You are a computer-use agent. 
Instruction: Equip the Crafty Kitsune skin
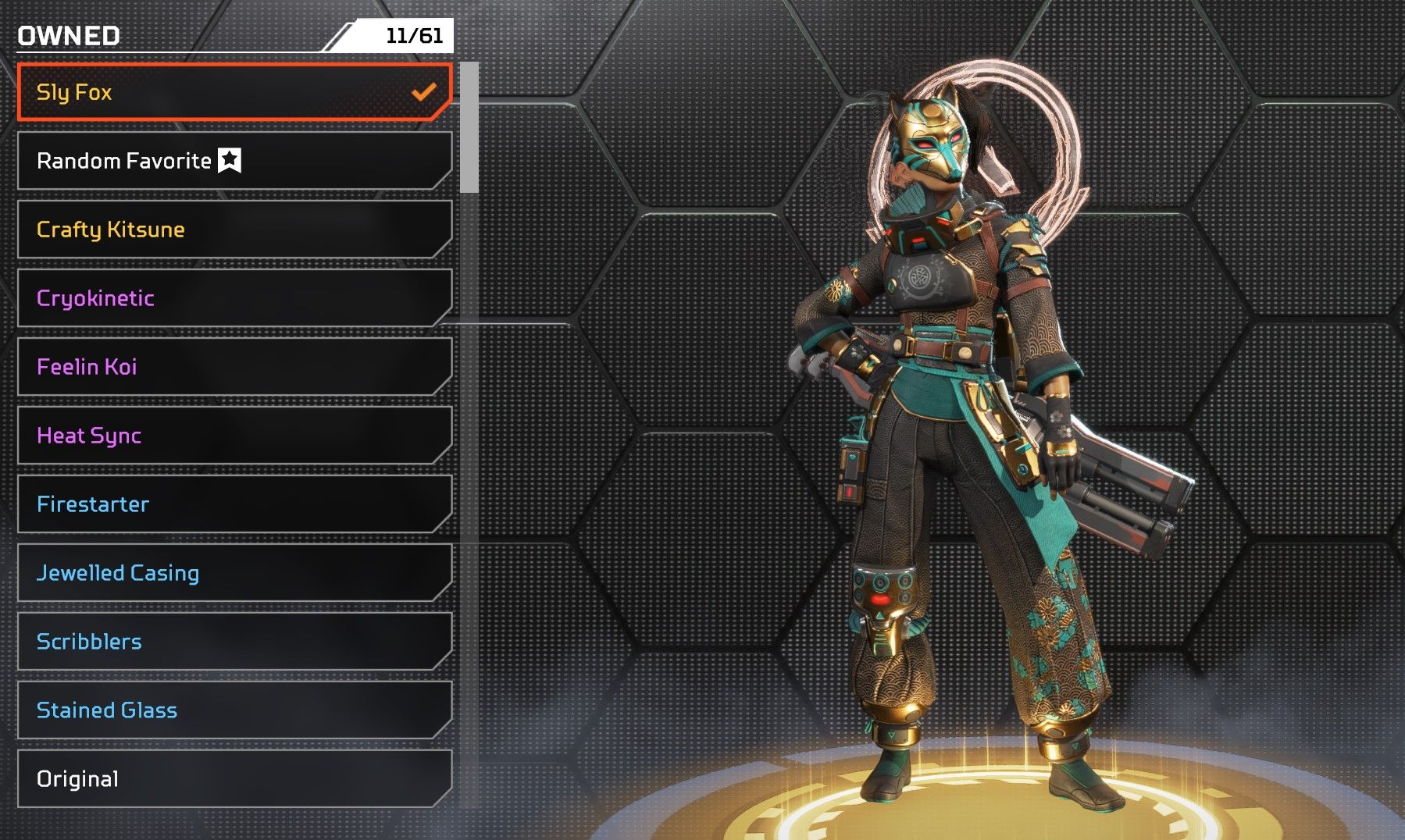(x=234, y=230)
